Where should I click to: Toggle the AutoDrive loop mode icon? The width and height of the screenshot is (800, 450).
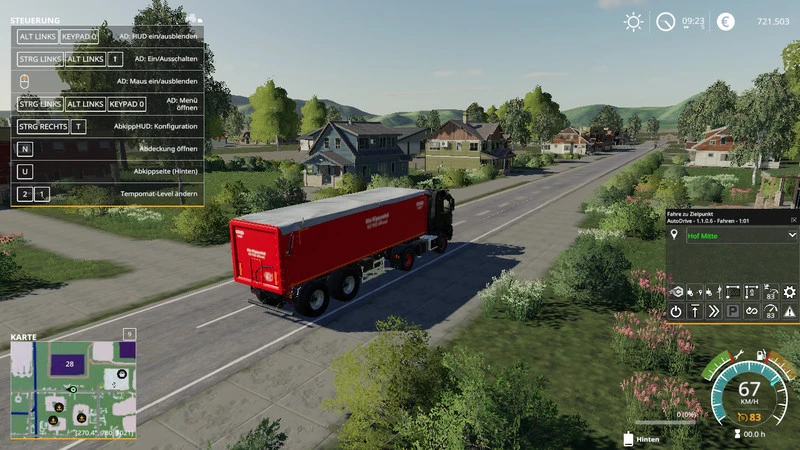pyautogui.click(x=751, y=311)
